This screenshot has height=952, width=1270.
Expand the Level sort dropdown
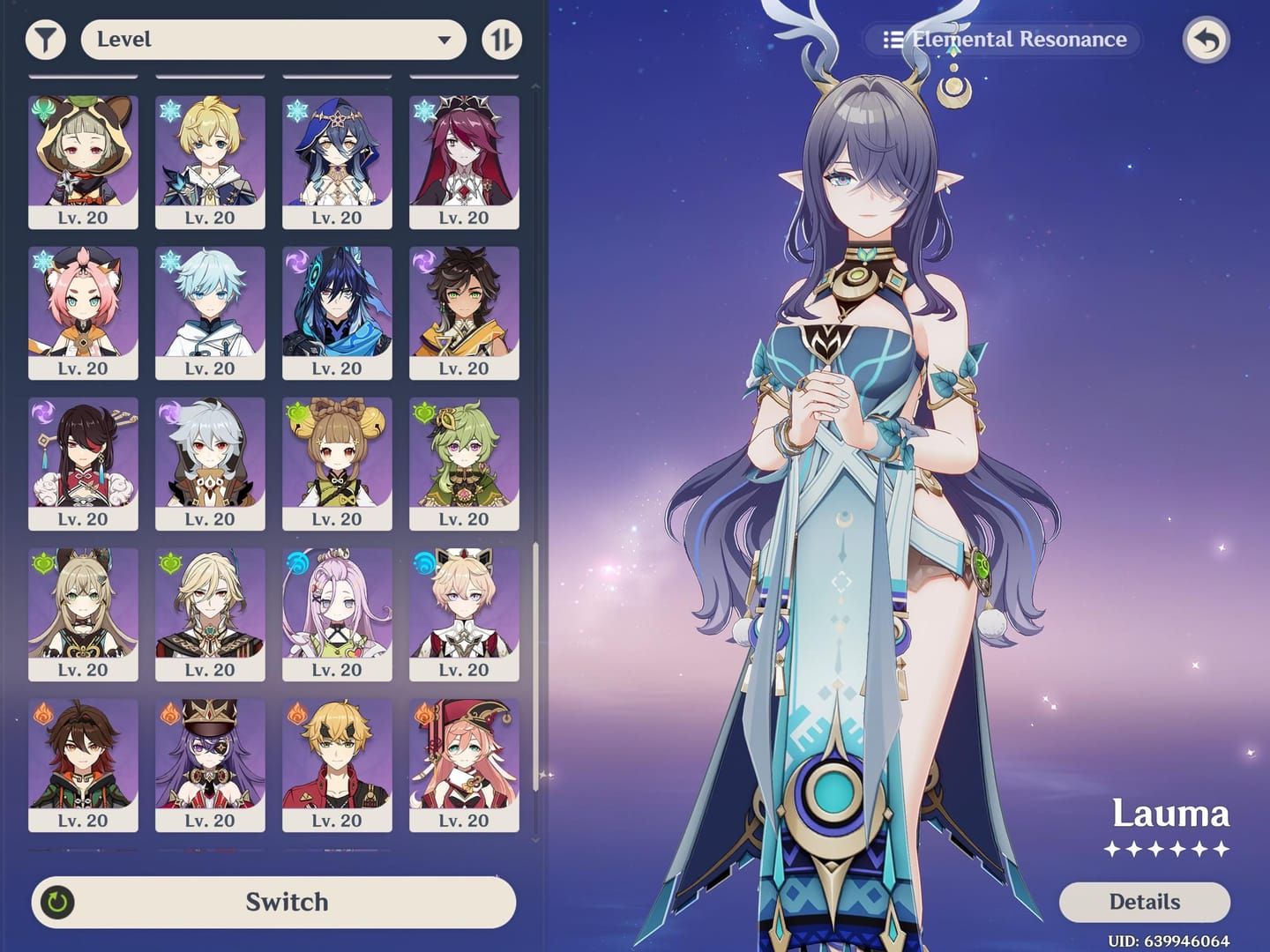pyautogui.click(x=273, y=40)
